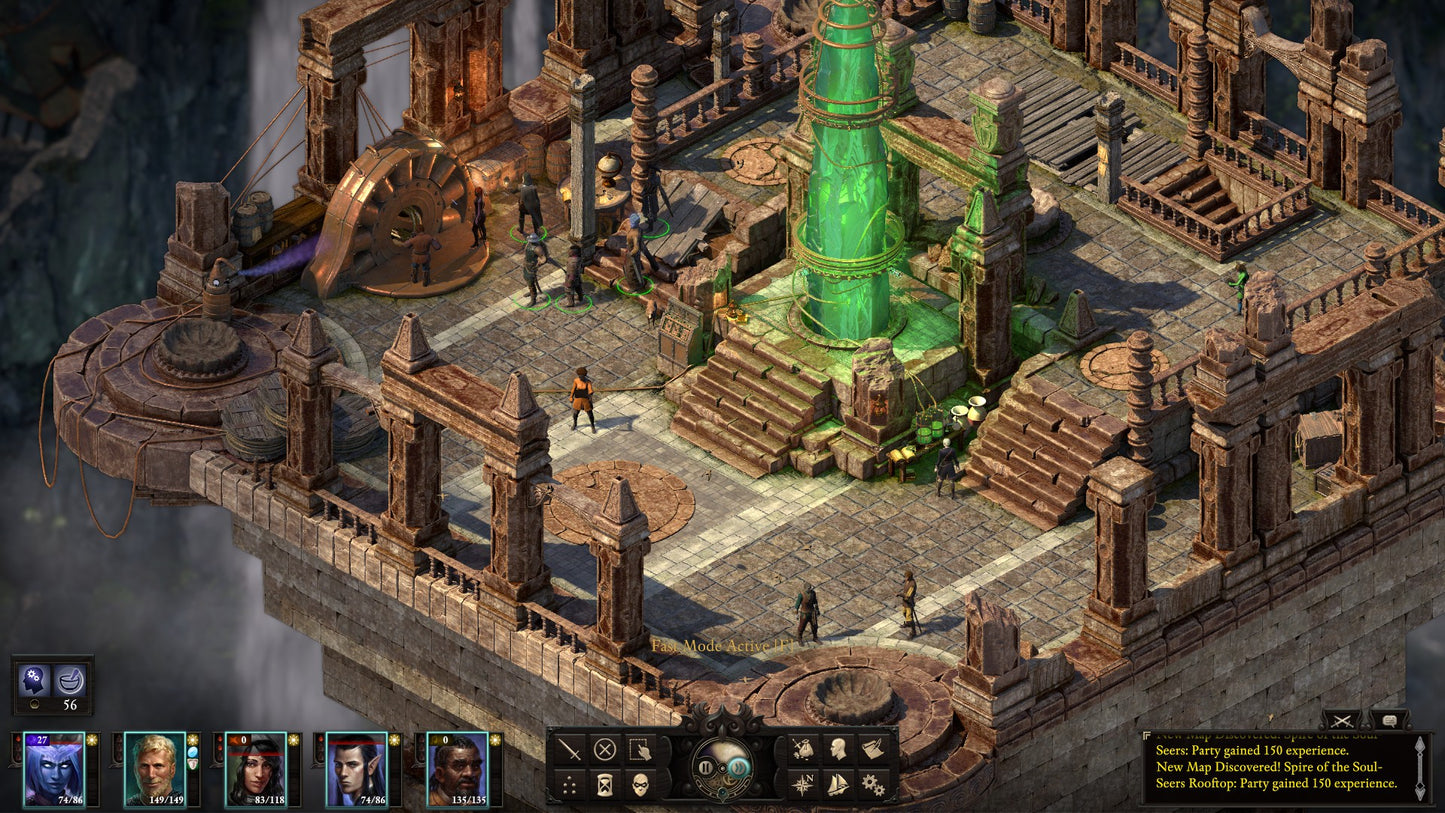Pause the game on the time wheel

coord(704,767)
